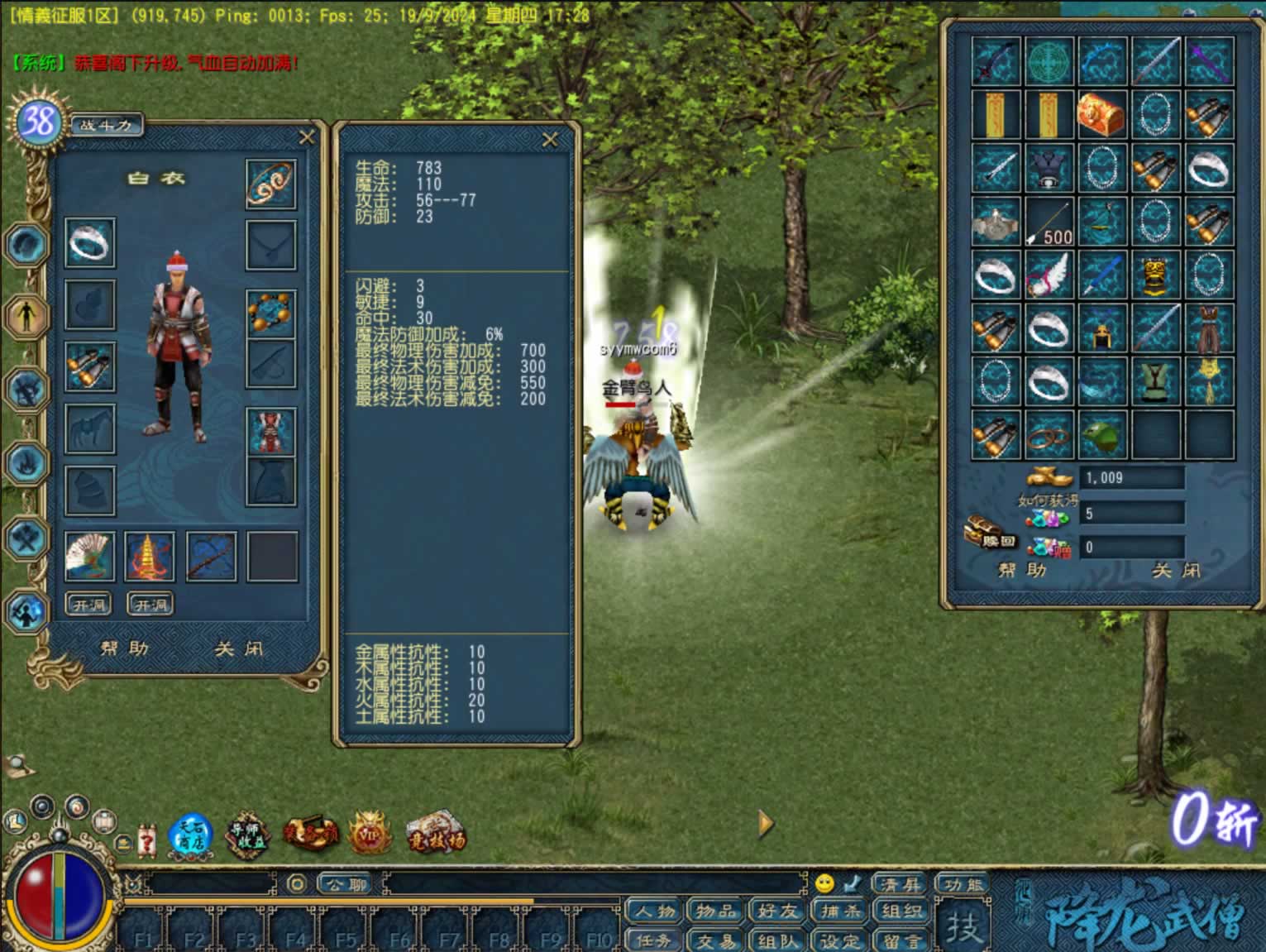The image size is (1266, 952).
Task: Open the 好友 friends list
Action: pyautogui.click(x=777, y=911)
